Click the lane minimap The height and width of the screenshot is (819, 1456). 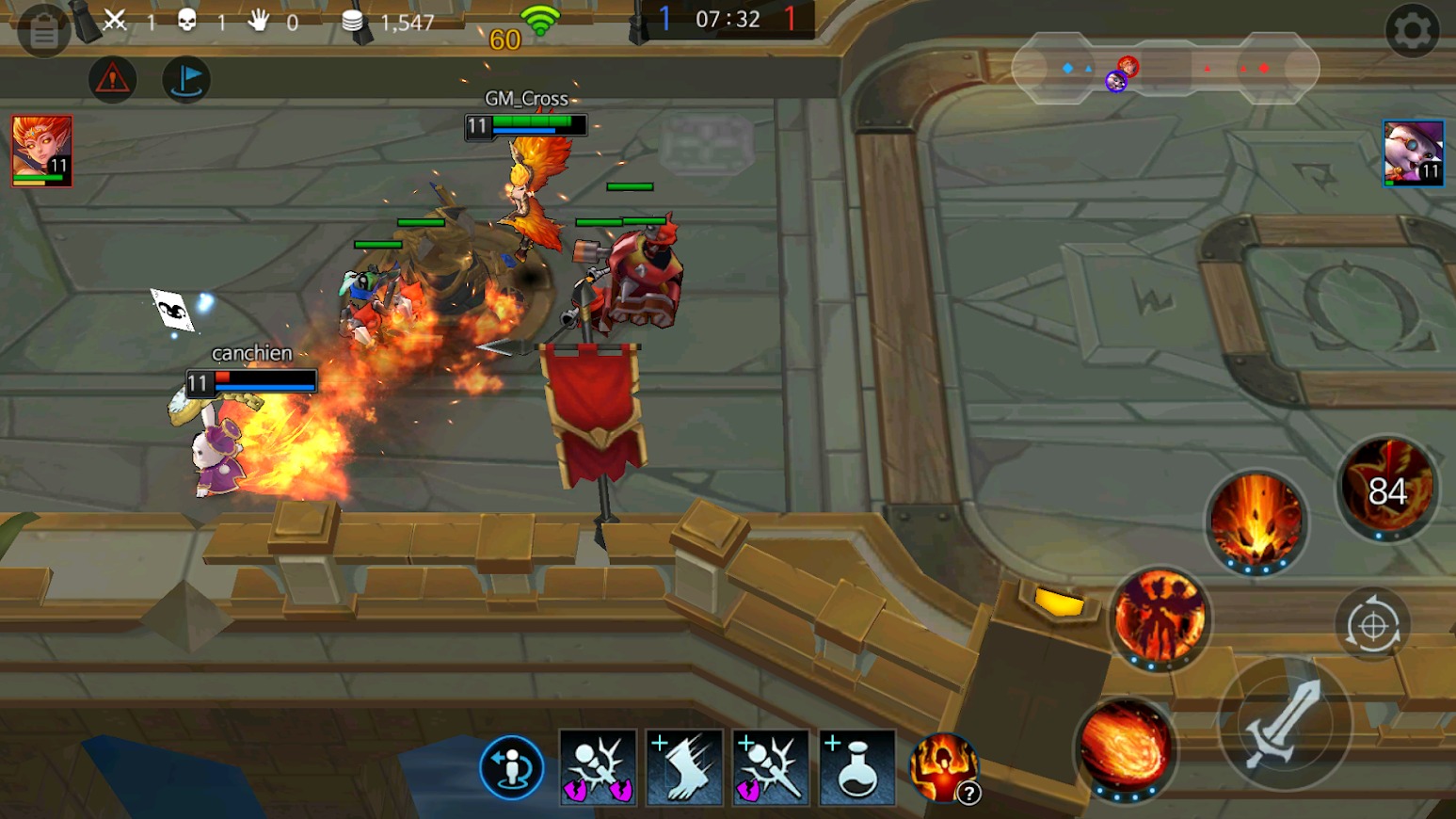point(1165,69)
